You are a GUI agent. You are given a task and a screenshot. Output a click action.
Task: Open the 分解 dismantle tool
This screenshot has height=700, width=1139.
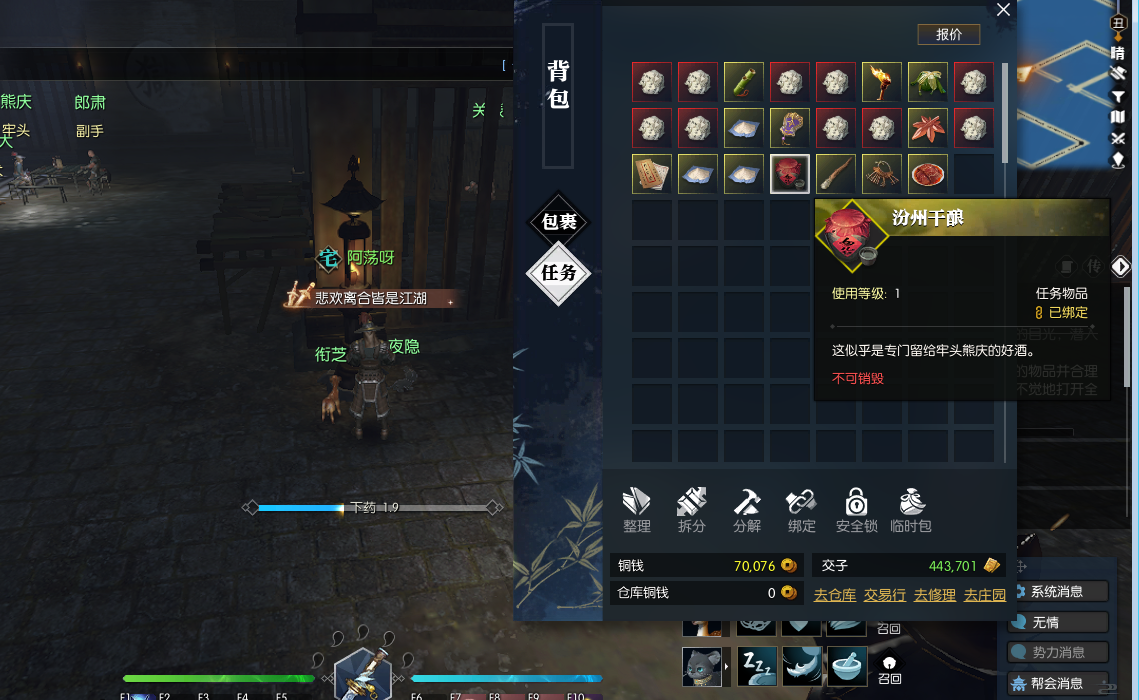coord(747,510)
